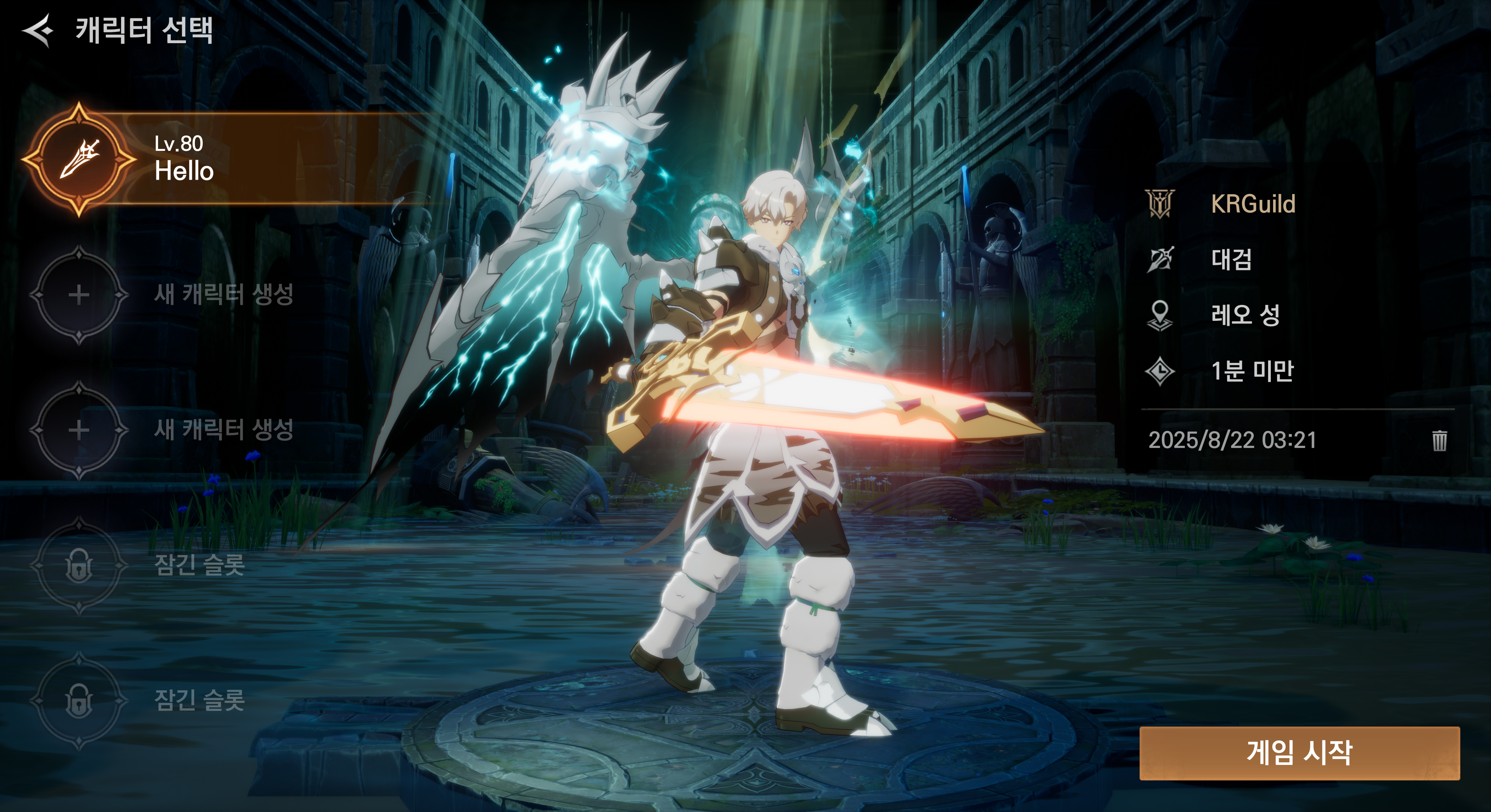
Task: Start the game with 게임 시작
Action: 1299,752
